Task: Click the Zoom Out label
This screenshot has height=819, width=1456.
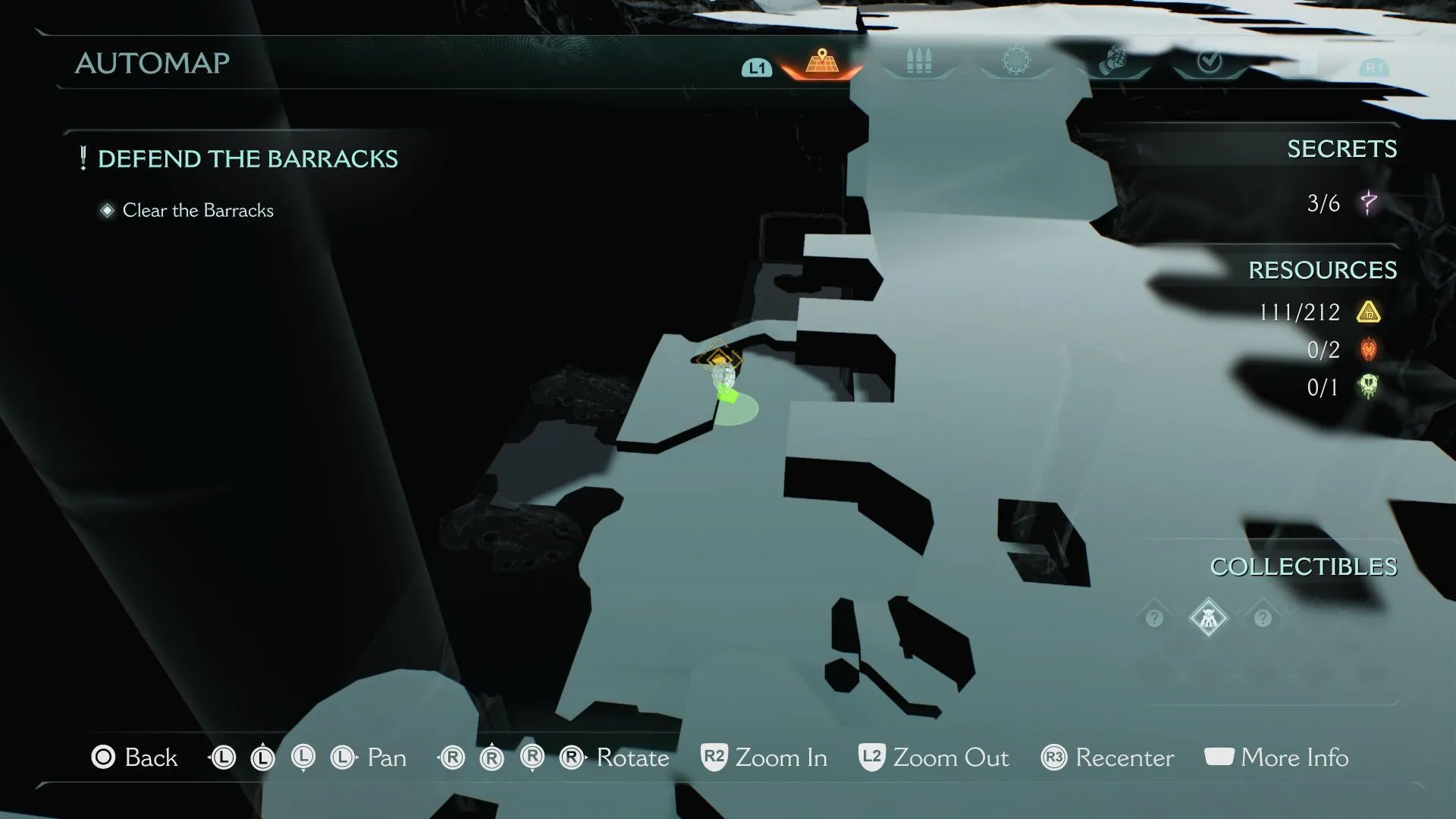Action: pyautogui.click(x=950, y=758)
